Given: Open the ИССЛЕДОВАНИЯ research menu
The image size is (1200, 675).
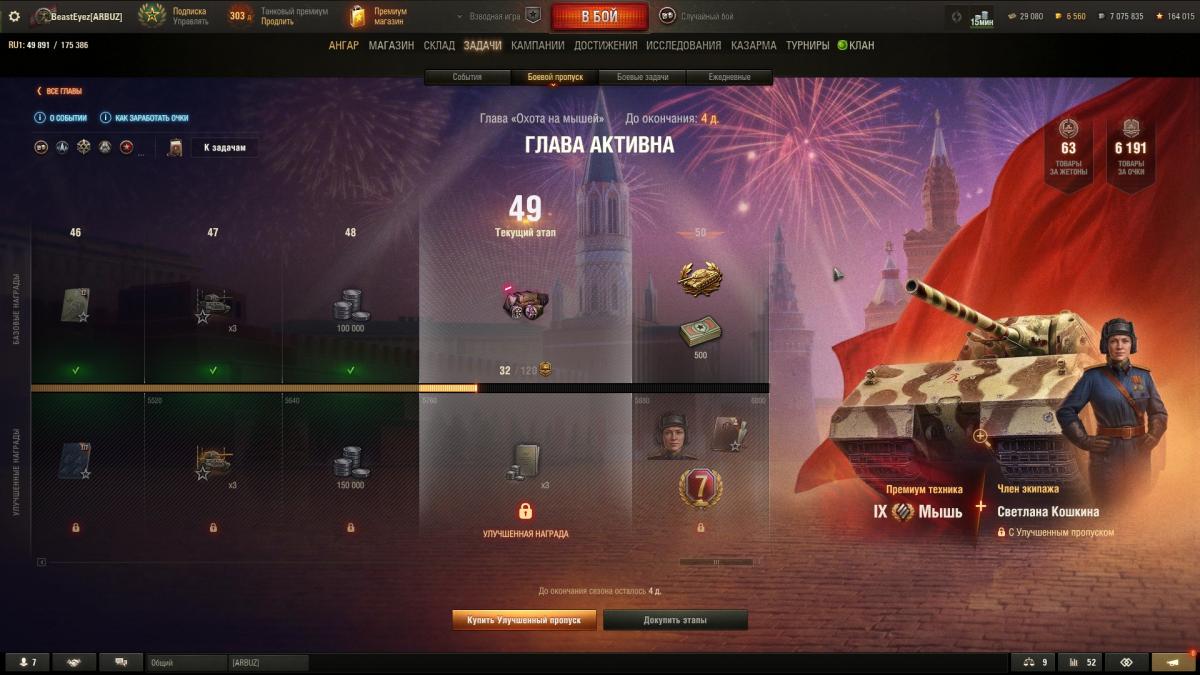Looking at the screenshot, I should (683, 46).
